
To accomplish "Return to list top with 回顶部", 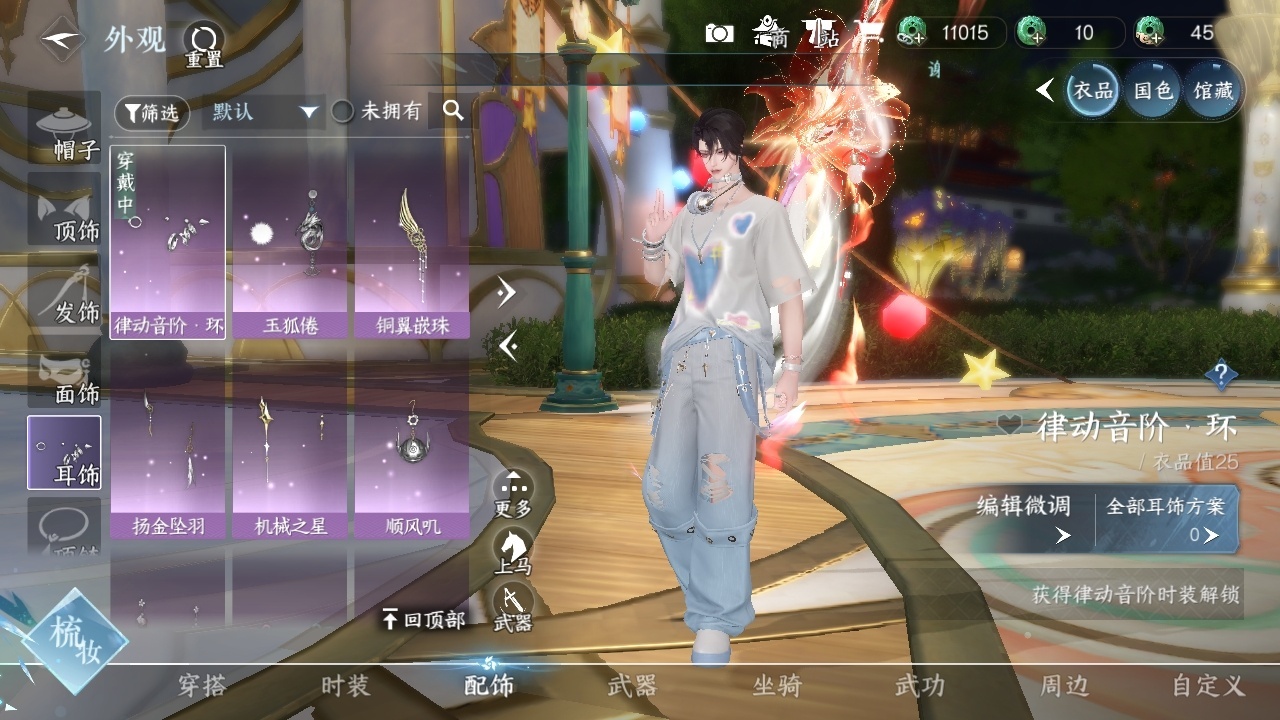I will pos(424,620).
